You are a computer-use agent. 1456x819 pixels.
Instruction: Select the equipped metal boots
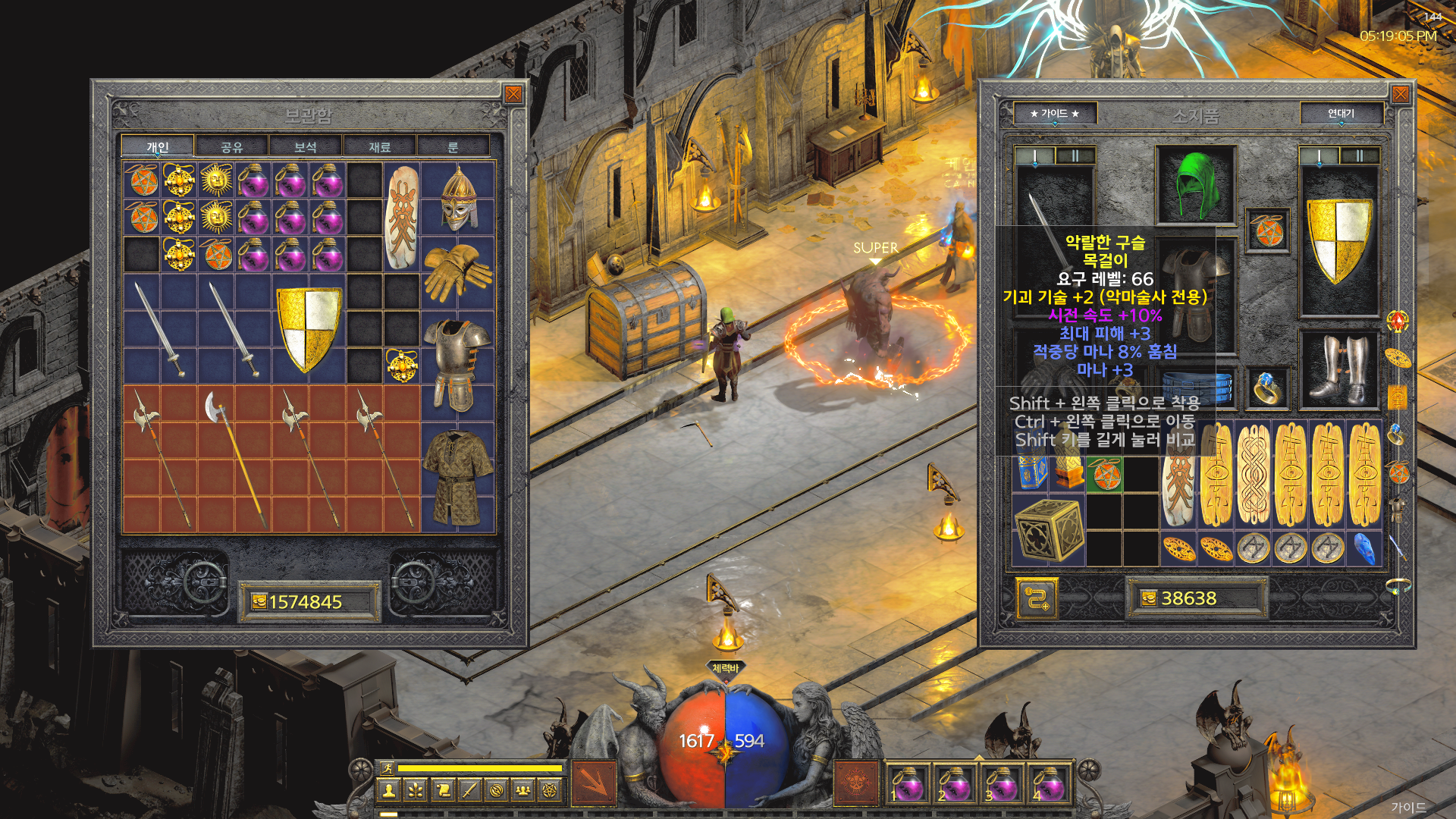pyautogui.click(x=1339, y=369)
